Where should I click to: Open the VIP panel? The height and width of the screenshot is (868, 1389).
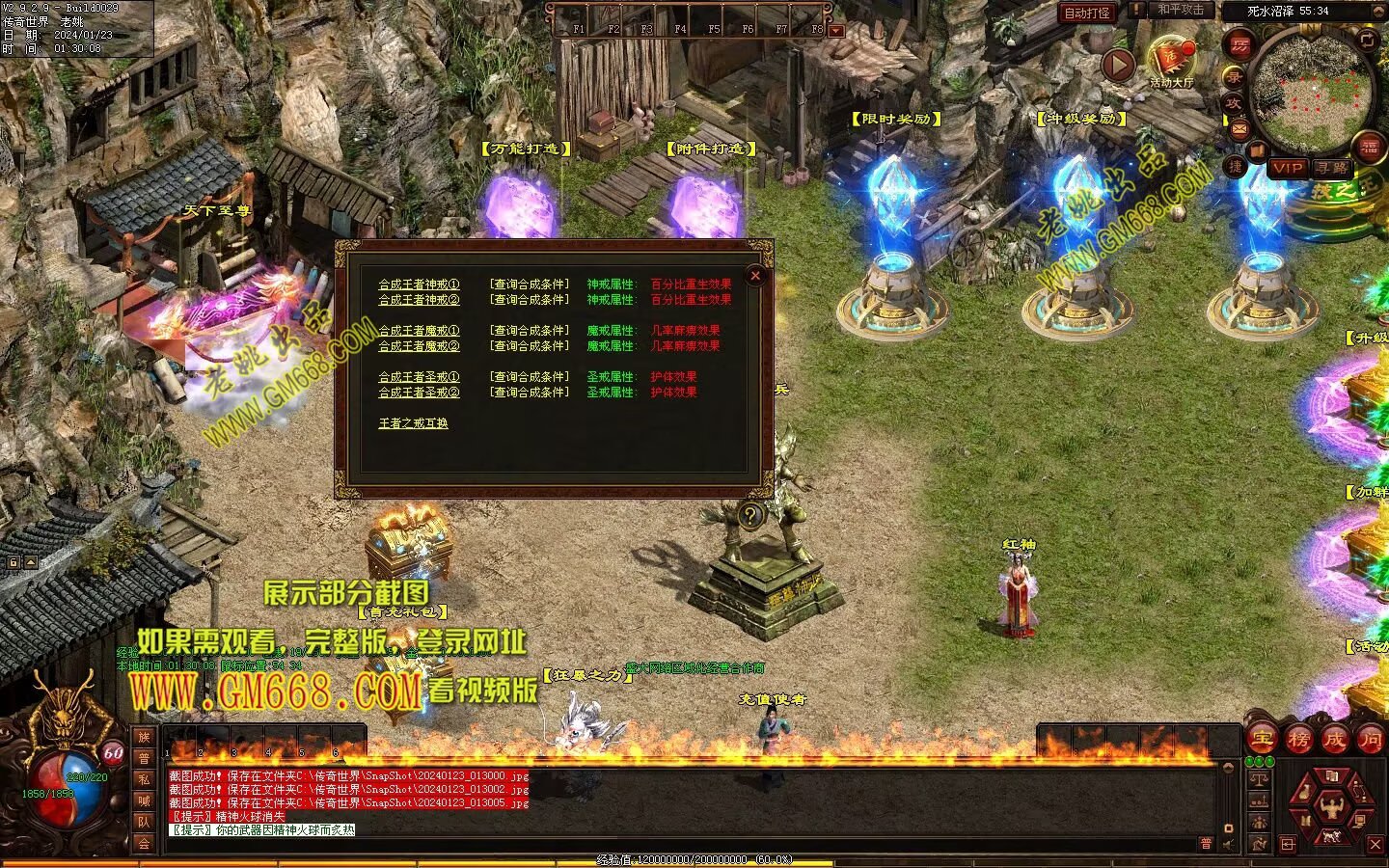pos(1287,168)
